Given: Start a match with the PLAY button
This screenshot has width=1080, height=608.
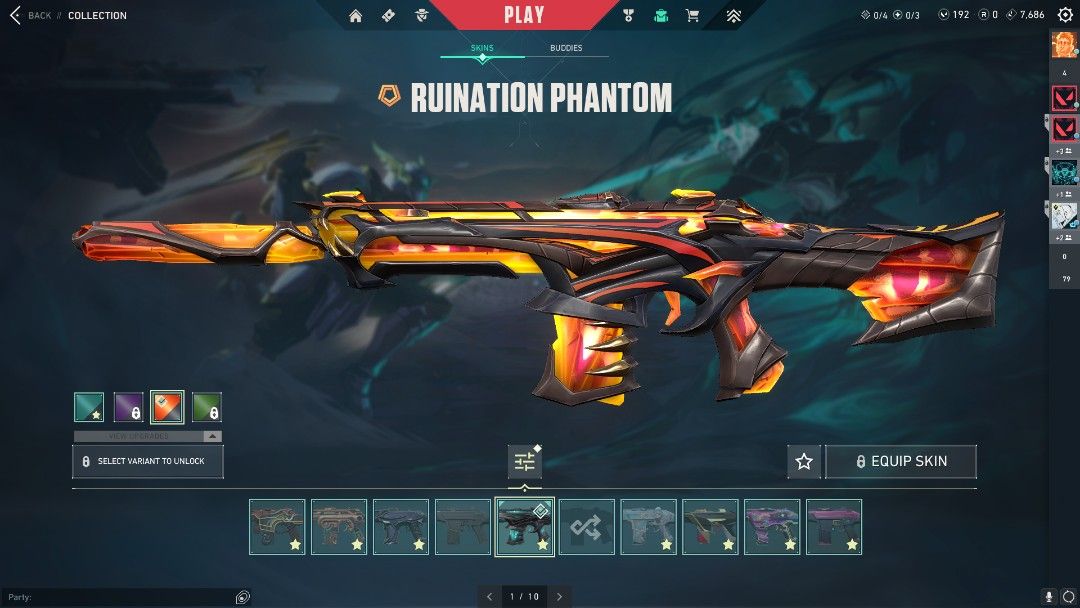Looking at the screenshot, I should tap(524, 15).
